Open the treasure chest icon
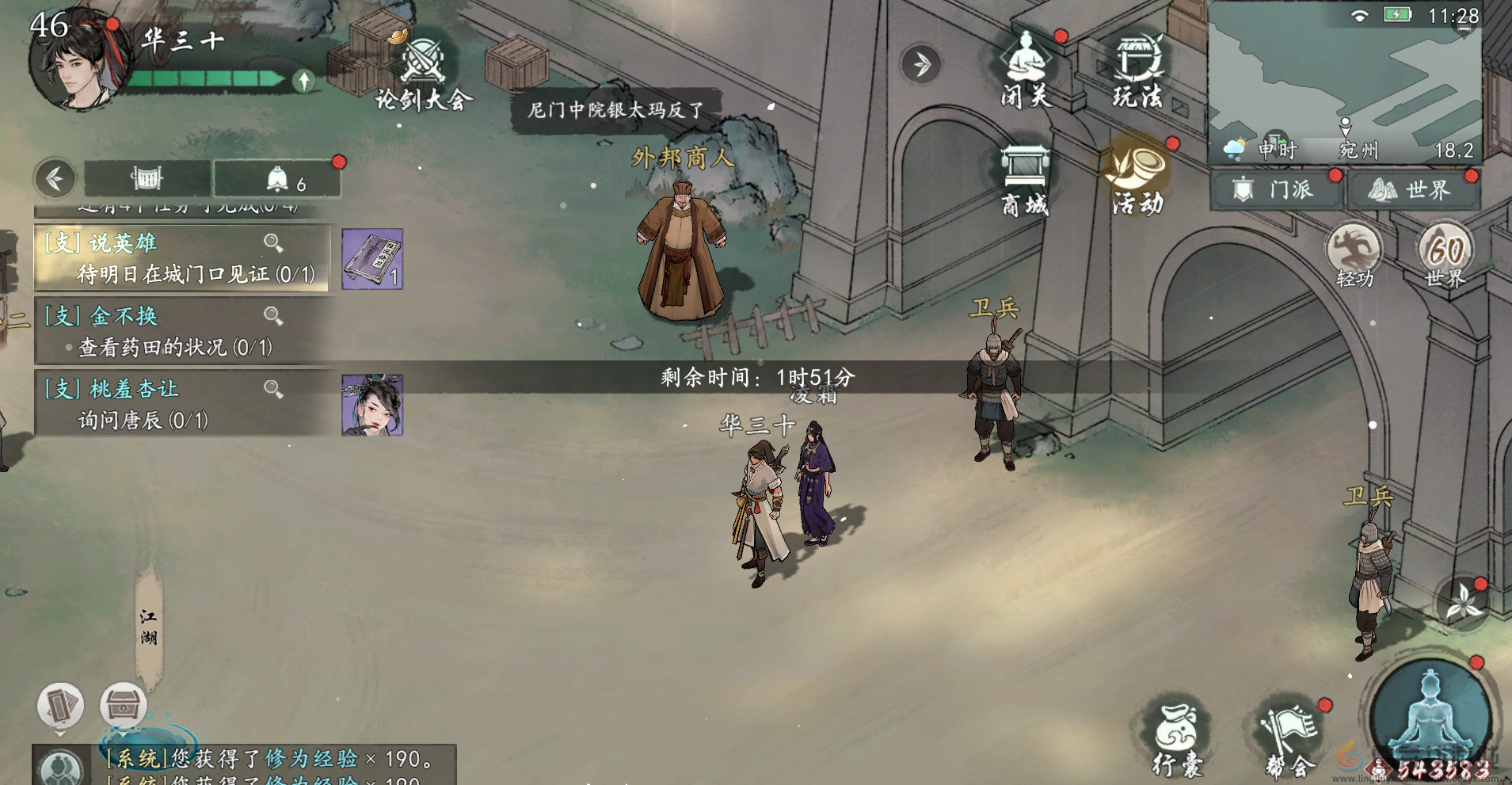This screenshot has width=1512, height=785. pos(123,703)
